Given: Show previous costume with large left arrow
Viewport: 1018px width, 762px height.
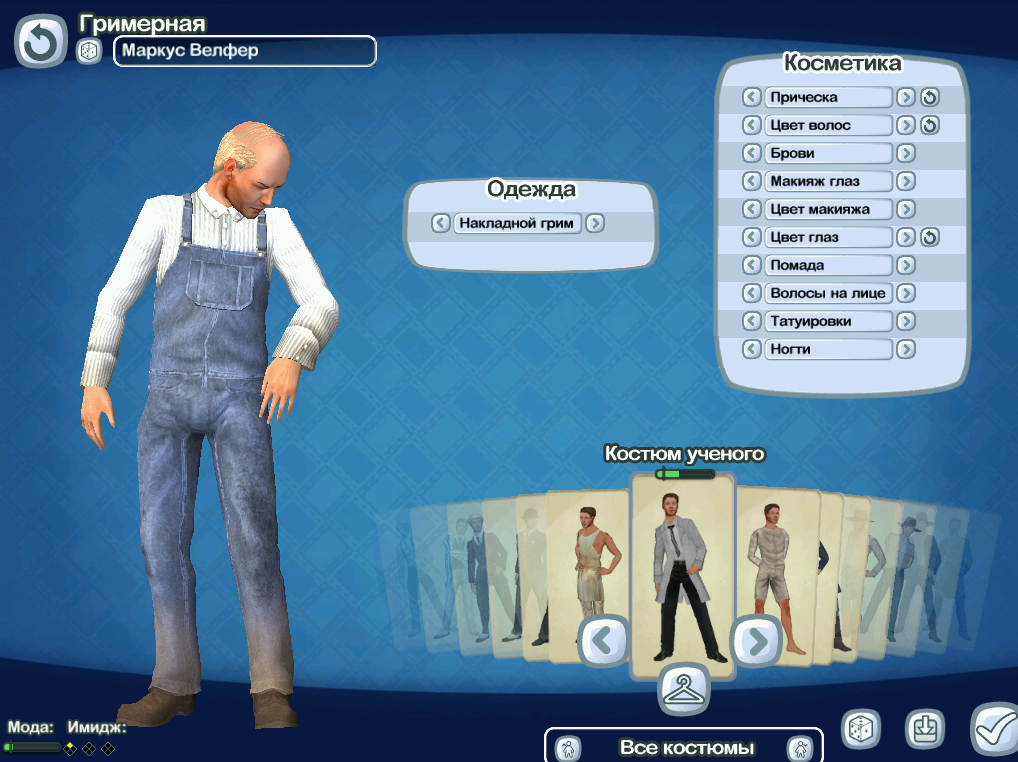Looking at the screenshot, I should pyautogui.click(x=603, y=640).
